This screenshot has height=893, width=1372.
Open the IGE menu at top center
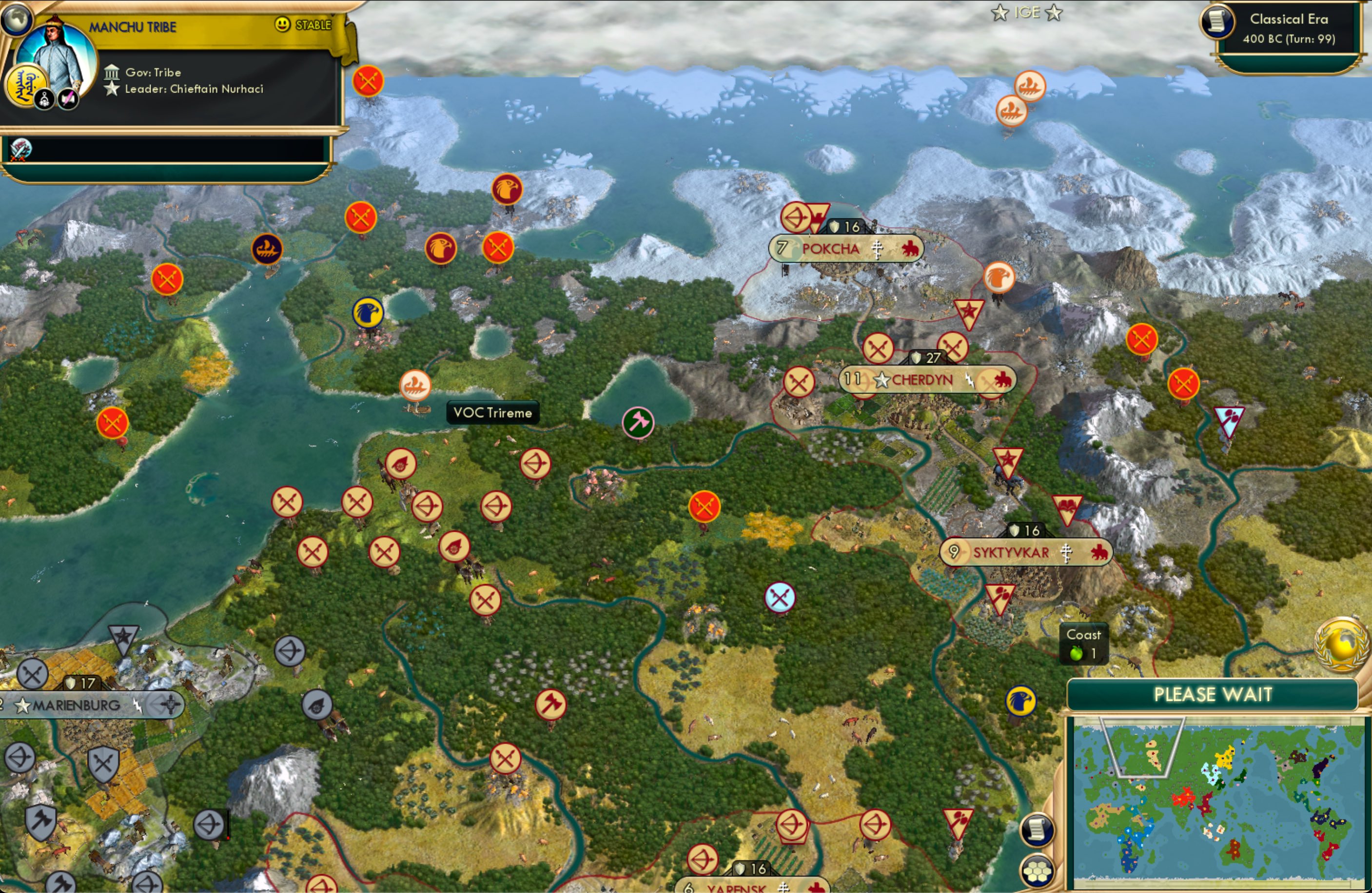click(1028, 13)
